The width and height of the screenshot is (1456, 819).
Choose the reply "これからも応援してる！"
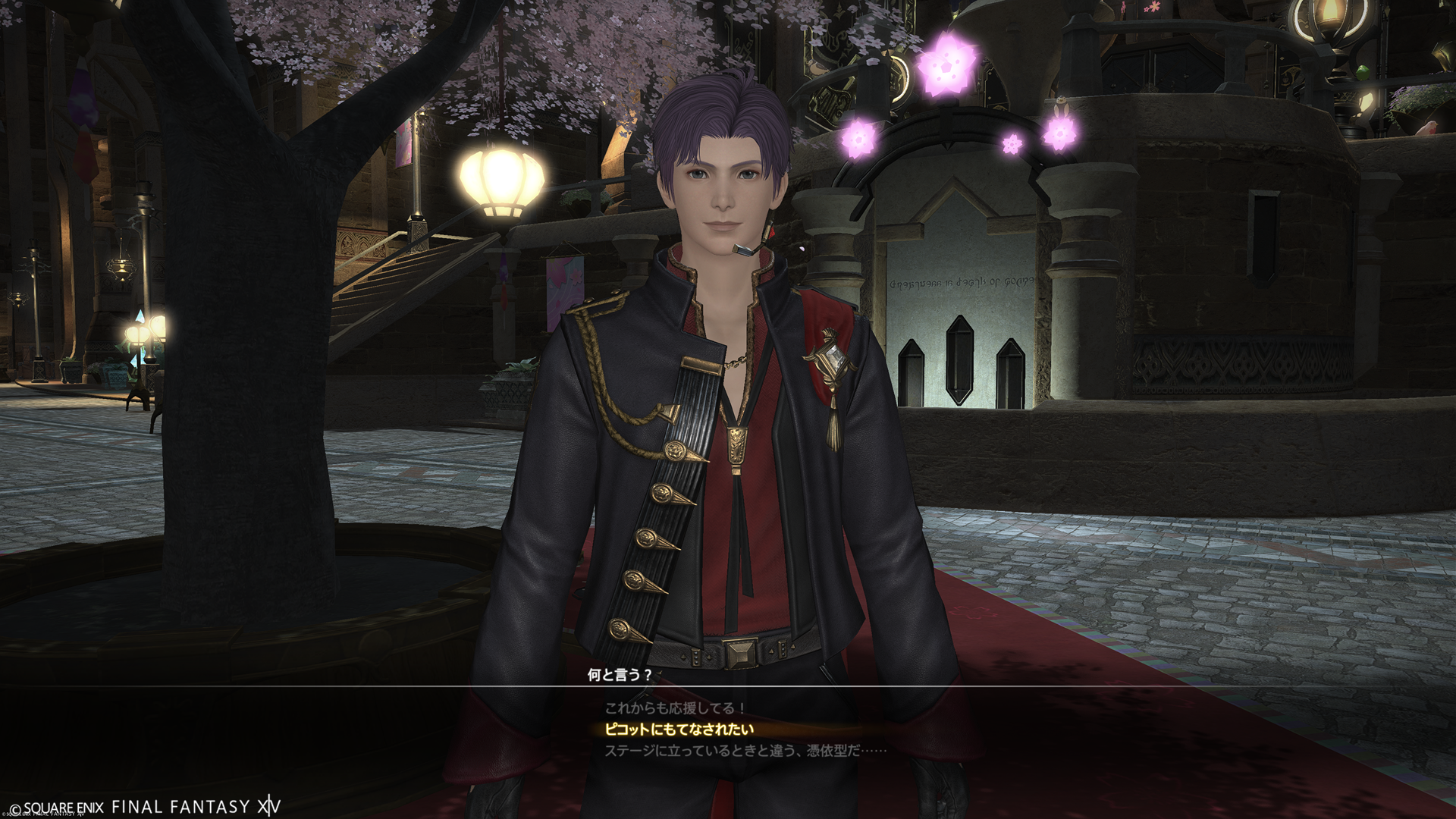click(x=675, y=708)
